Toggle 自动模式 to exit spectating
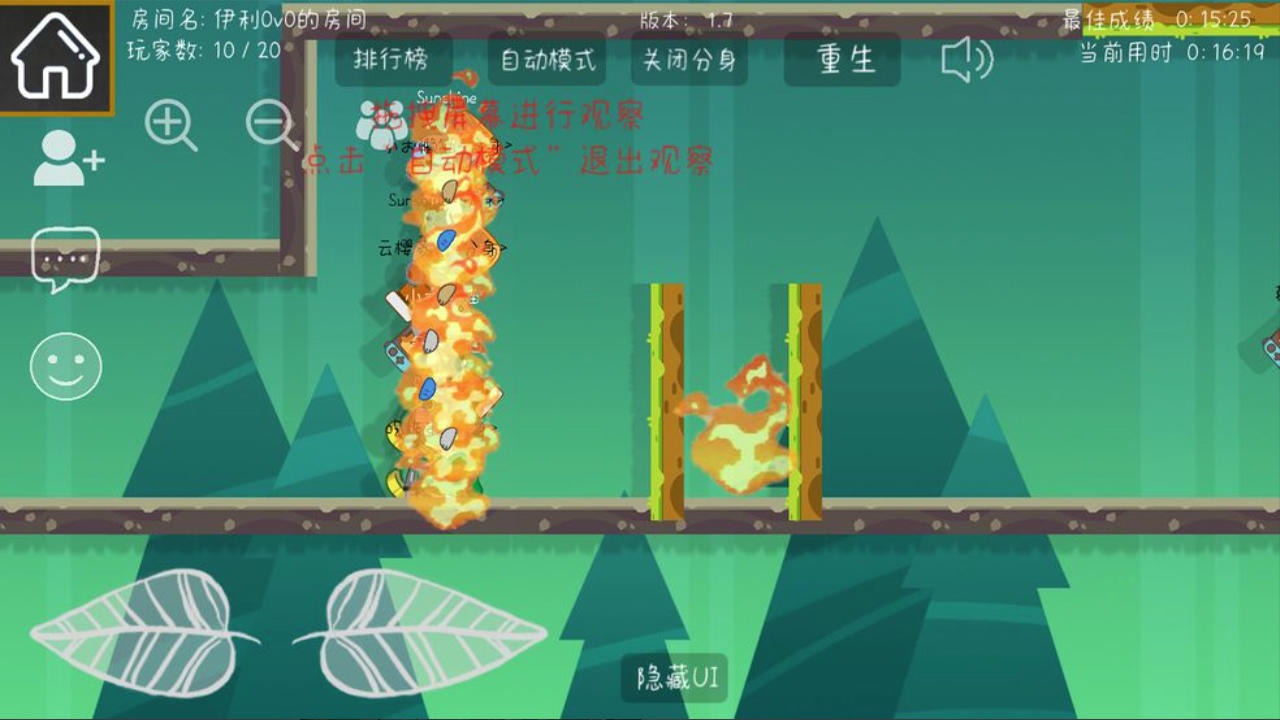The width and height of the screenshot is (1280, 720). [x=545, y=58]
